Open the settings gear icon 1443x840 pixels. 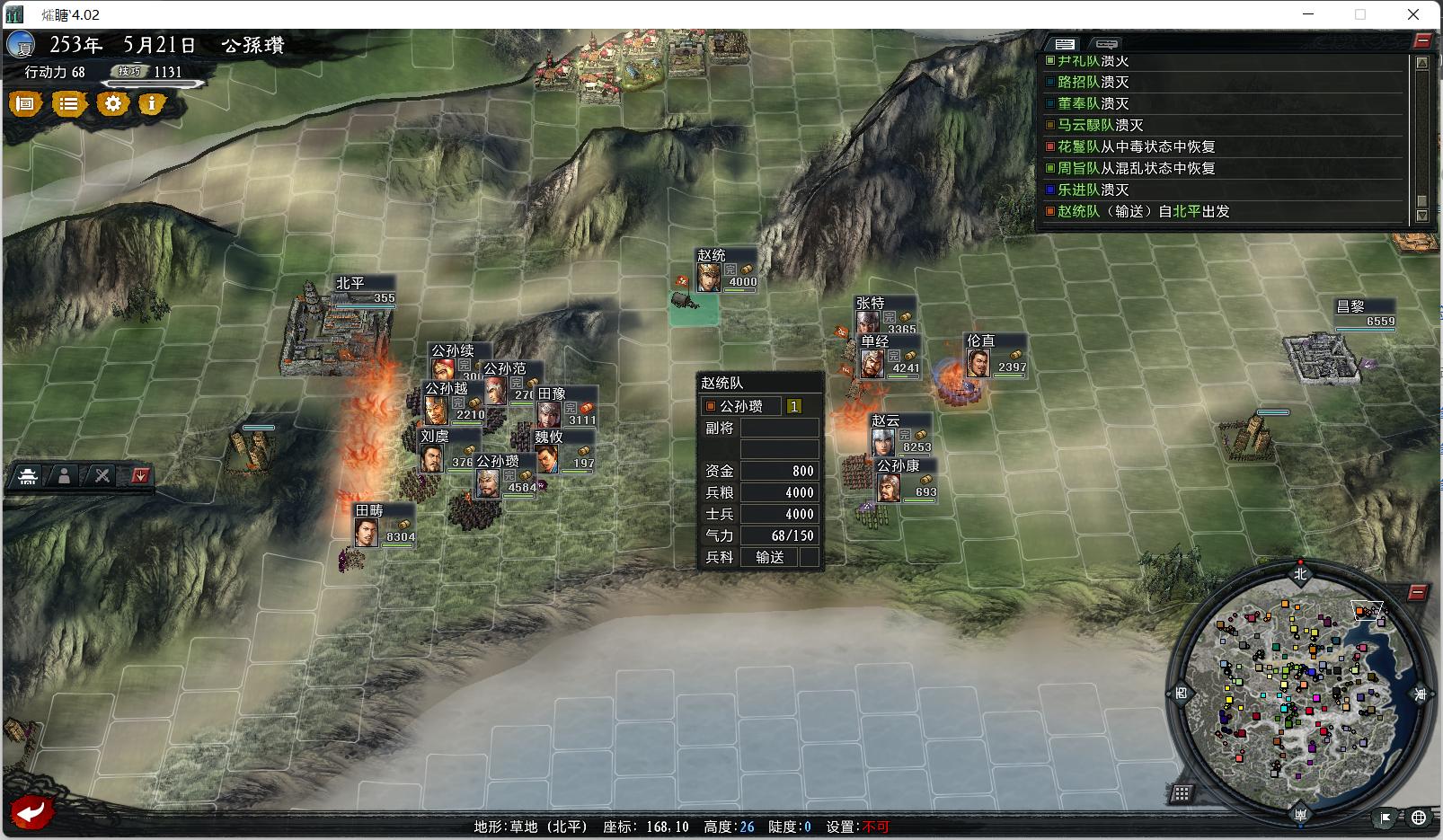(111, 104)
